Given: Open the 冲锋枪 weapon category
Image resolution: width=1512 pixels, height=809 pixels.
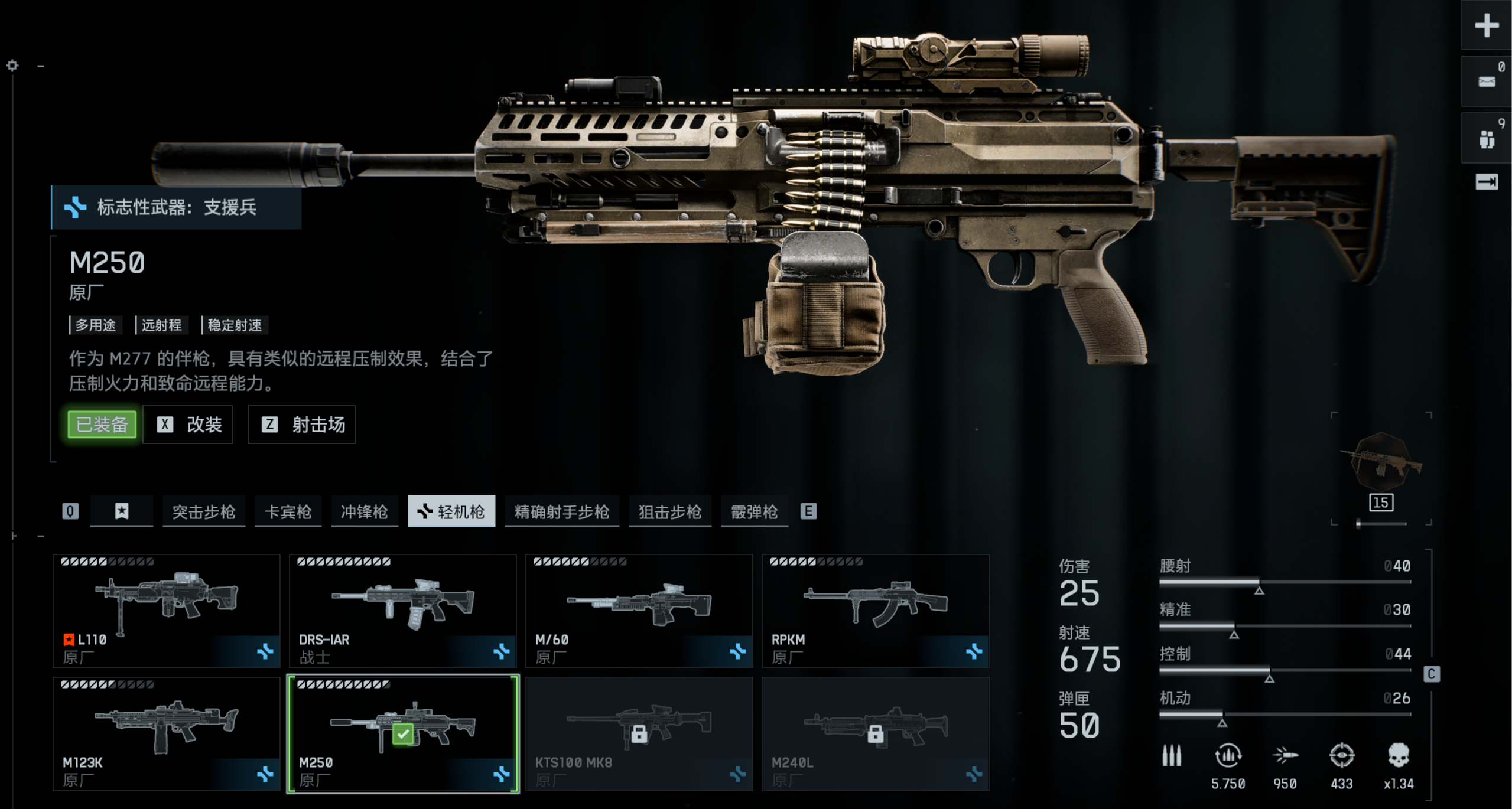Looking at the screenshot, I should click(x=364, y=511).
